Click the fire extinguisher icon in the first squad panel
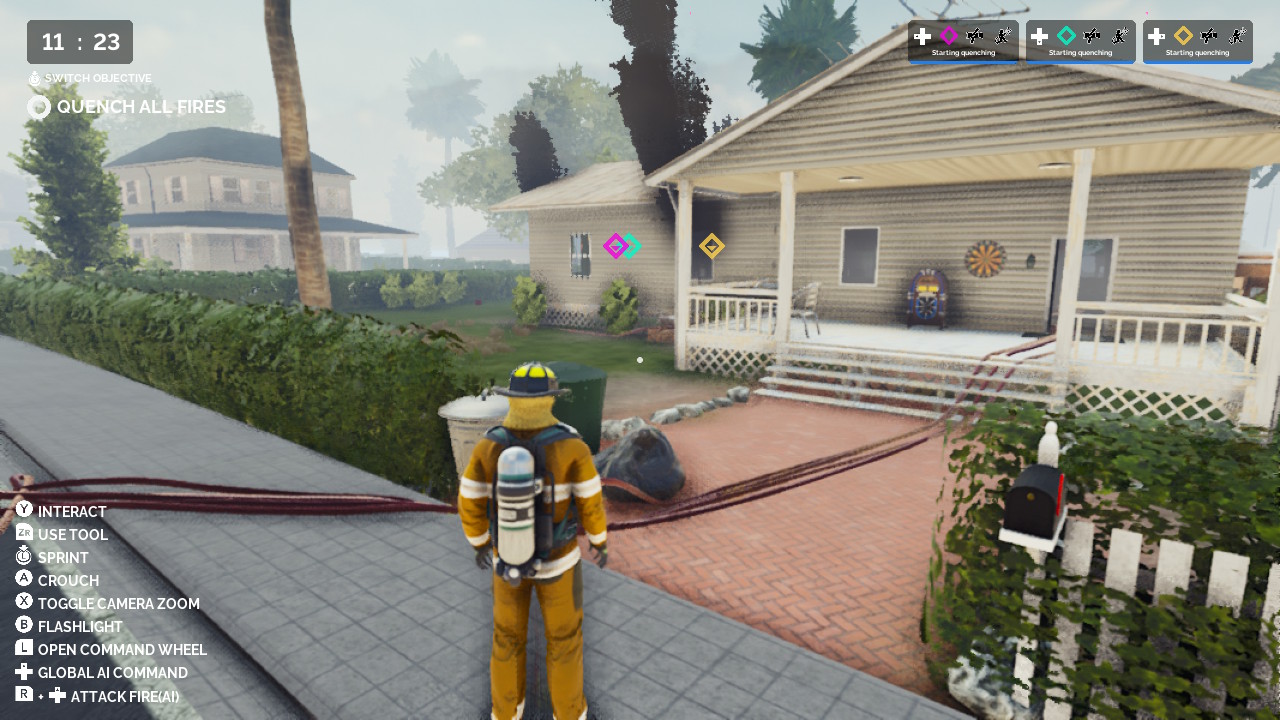 (976, 36)
